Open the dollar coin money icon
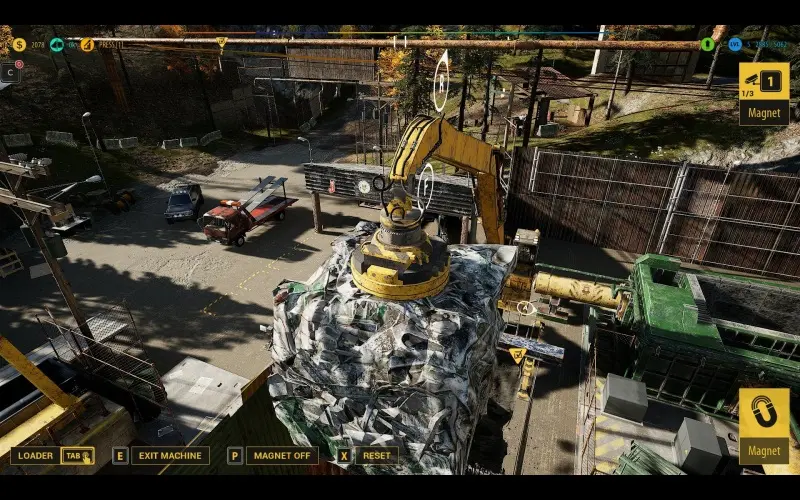 [19, 44]
